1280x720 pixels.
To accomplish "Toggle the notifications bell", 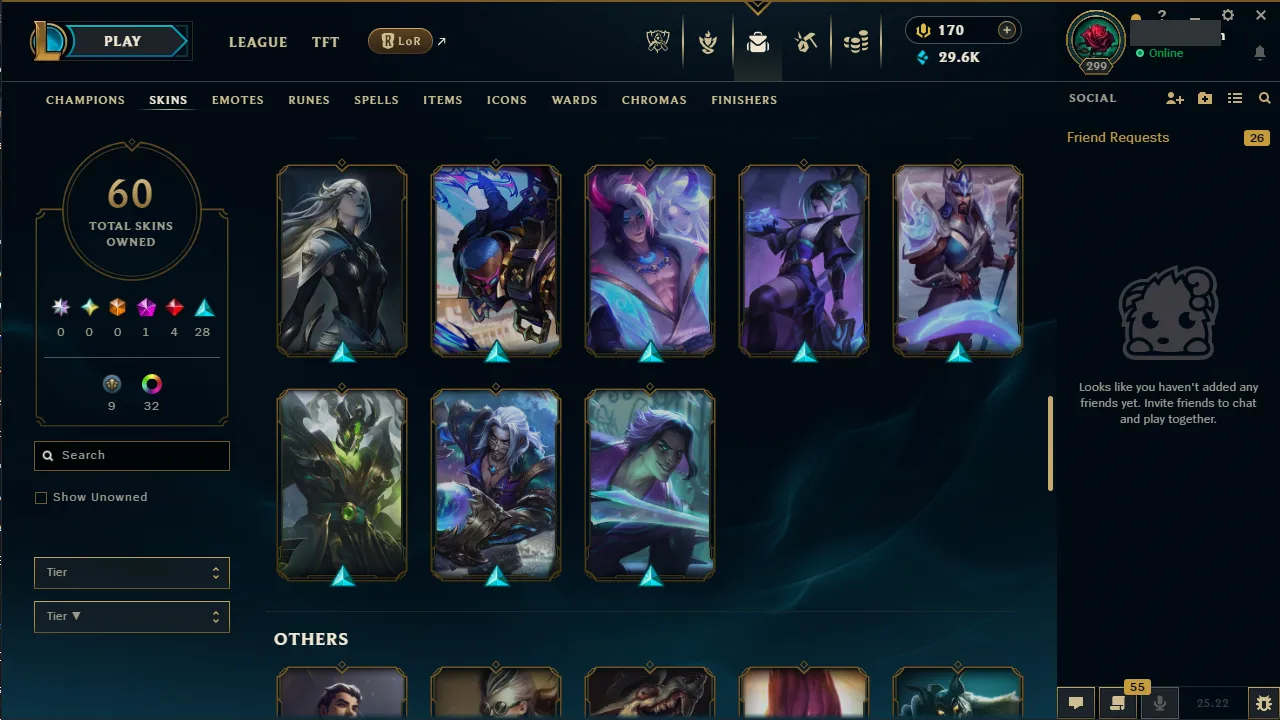I will tap(1259, 52).
